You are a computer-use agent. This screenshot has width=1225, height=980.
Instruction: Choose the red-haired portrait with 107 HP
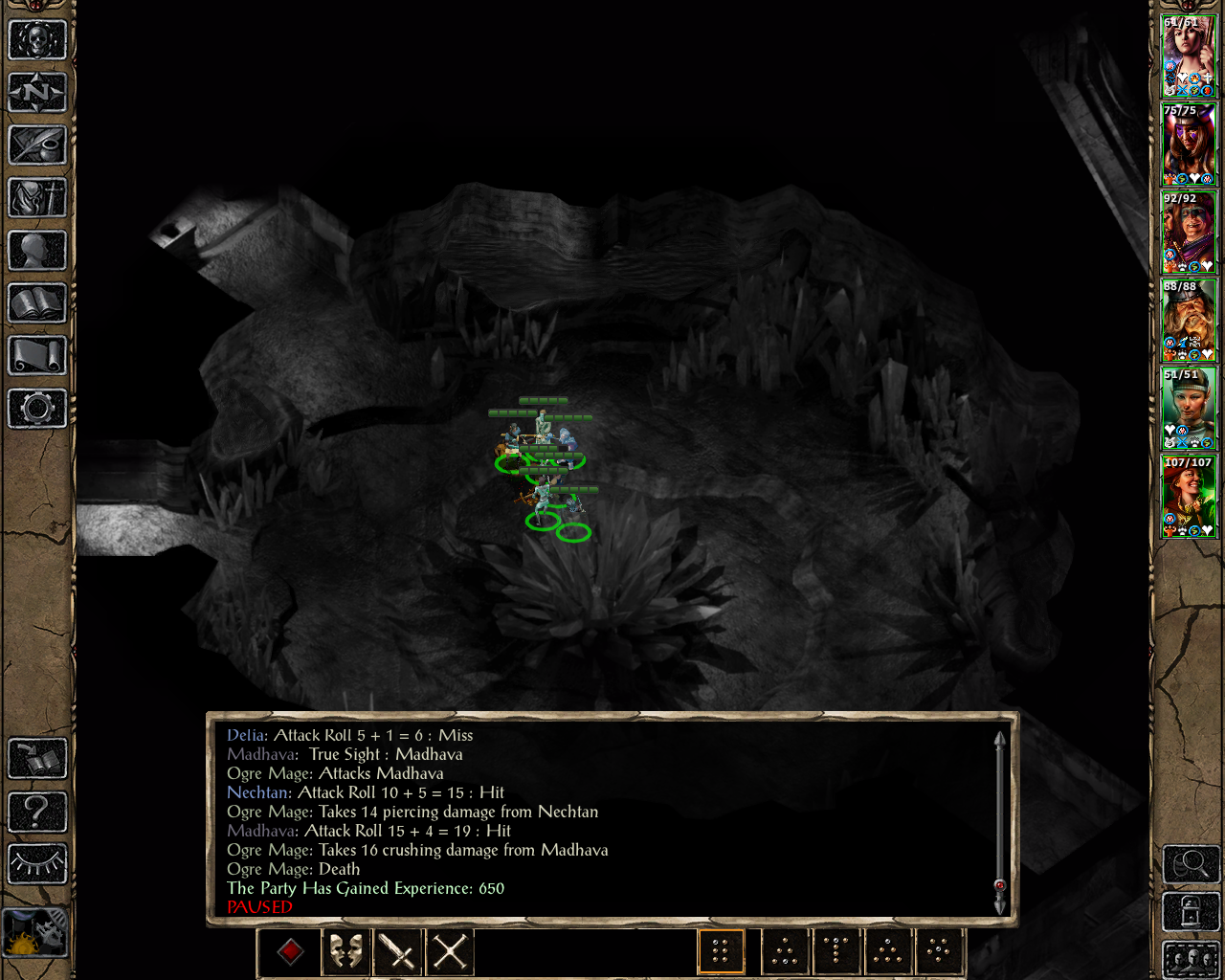coord(1188,496)
